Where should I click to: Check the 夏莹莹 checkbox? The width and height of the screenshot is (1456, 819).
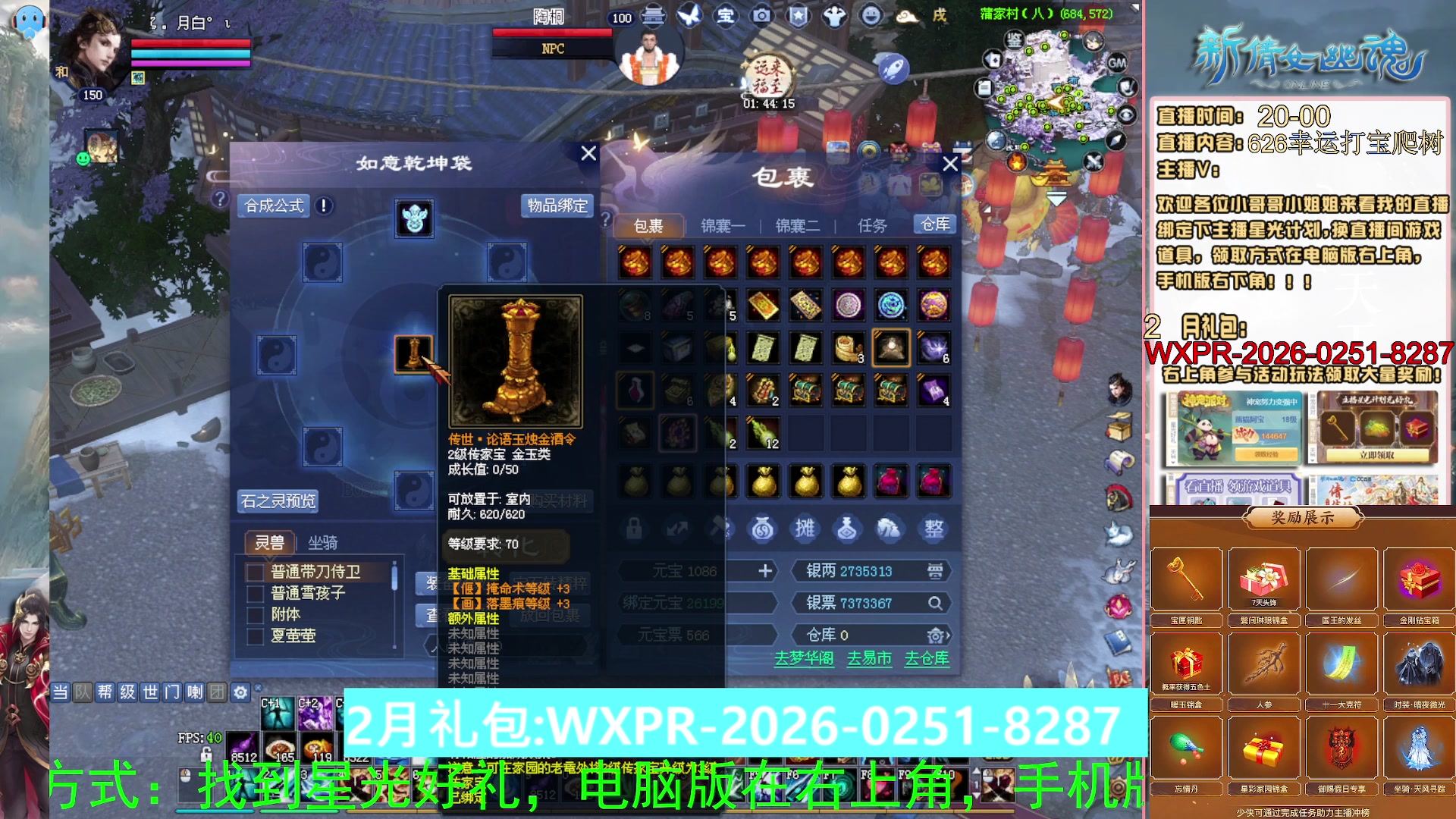point(256,636)
